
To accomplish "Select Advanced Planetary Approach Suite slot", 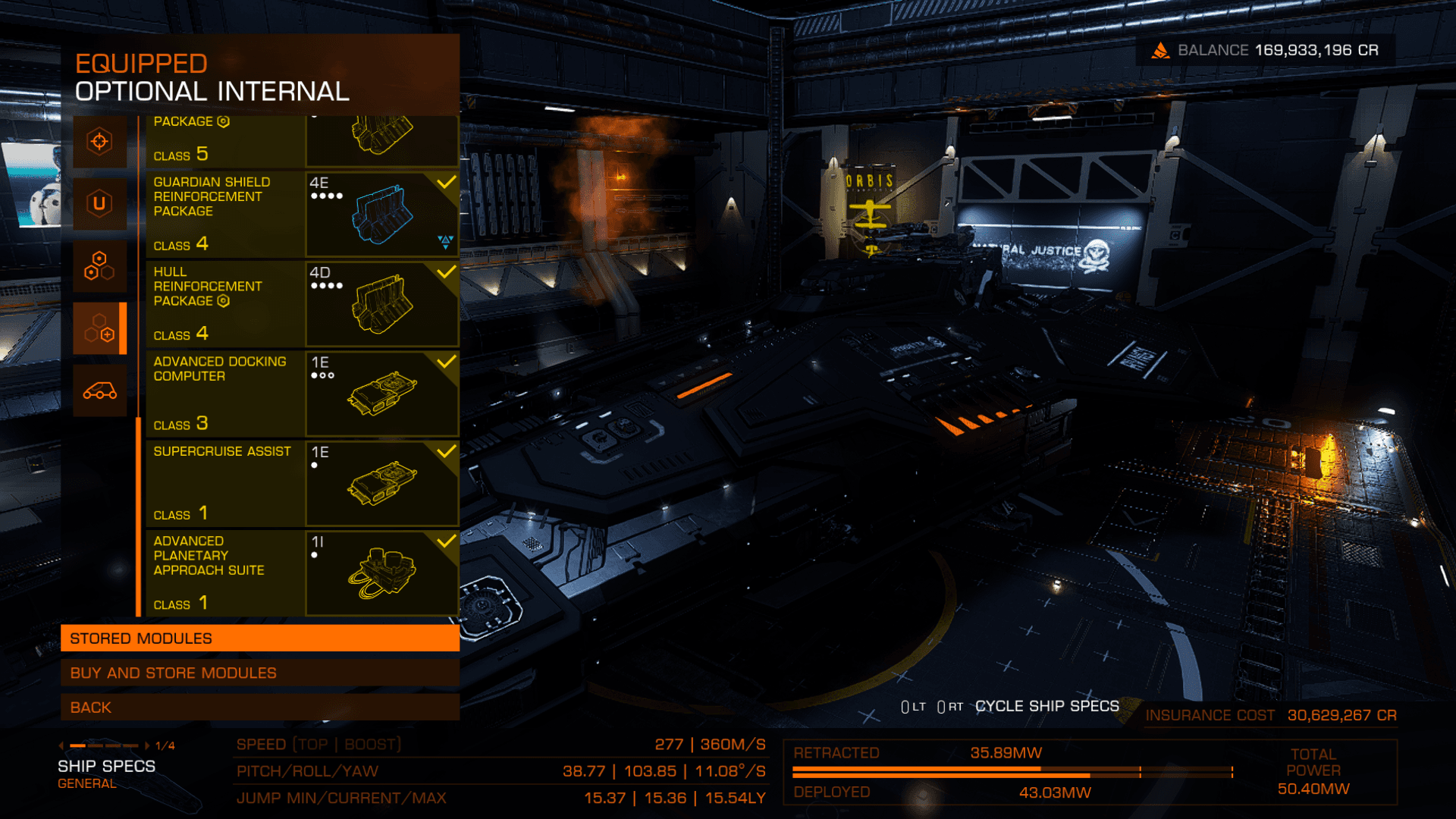I will point(302,573).
